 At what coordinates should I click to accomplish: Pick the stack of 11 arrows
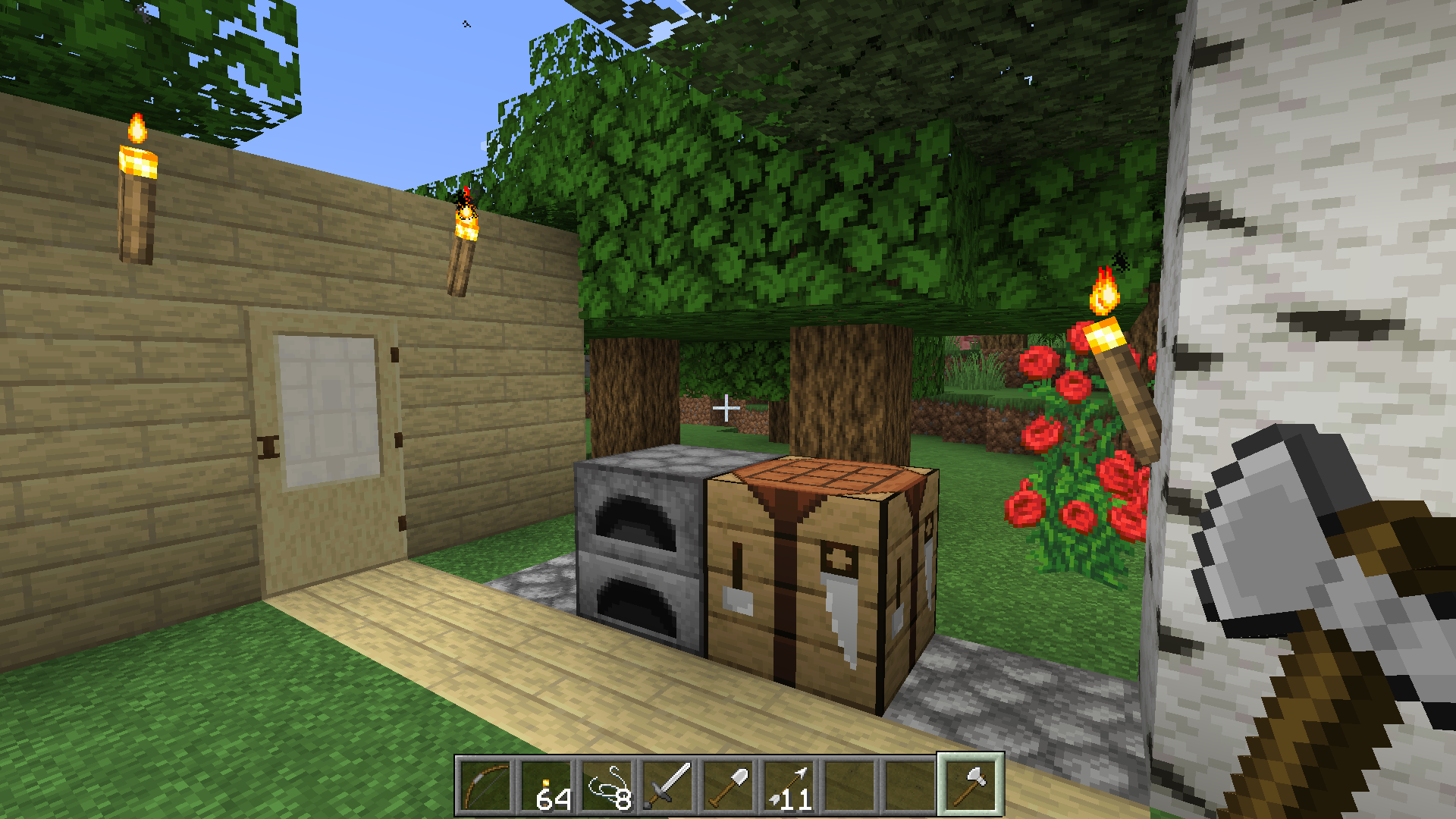pos(789,786)
